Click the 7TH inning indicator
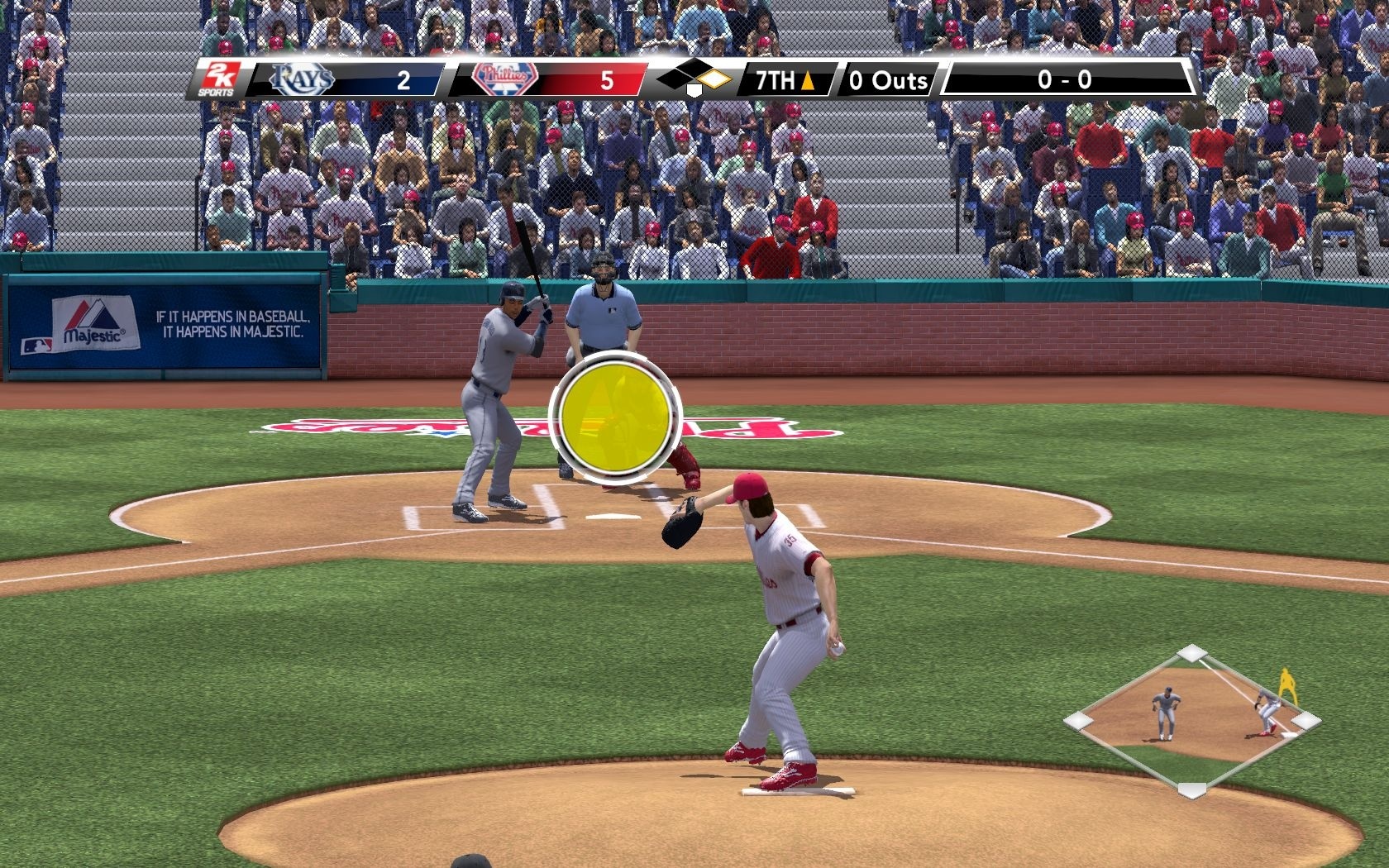Viewport: 1389px width, 868px height. click(776, 80)
